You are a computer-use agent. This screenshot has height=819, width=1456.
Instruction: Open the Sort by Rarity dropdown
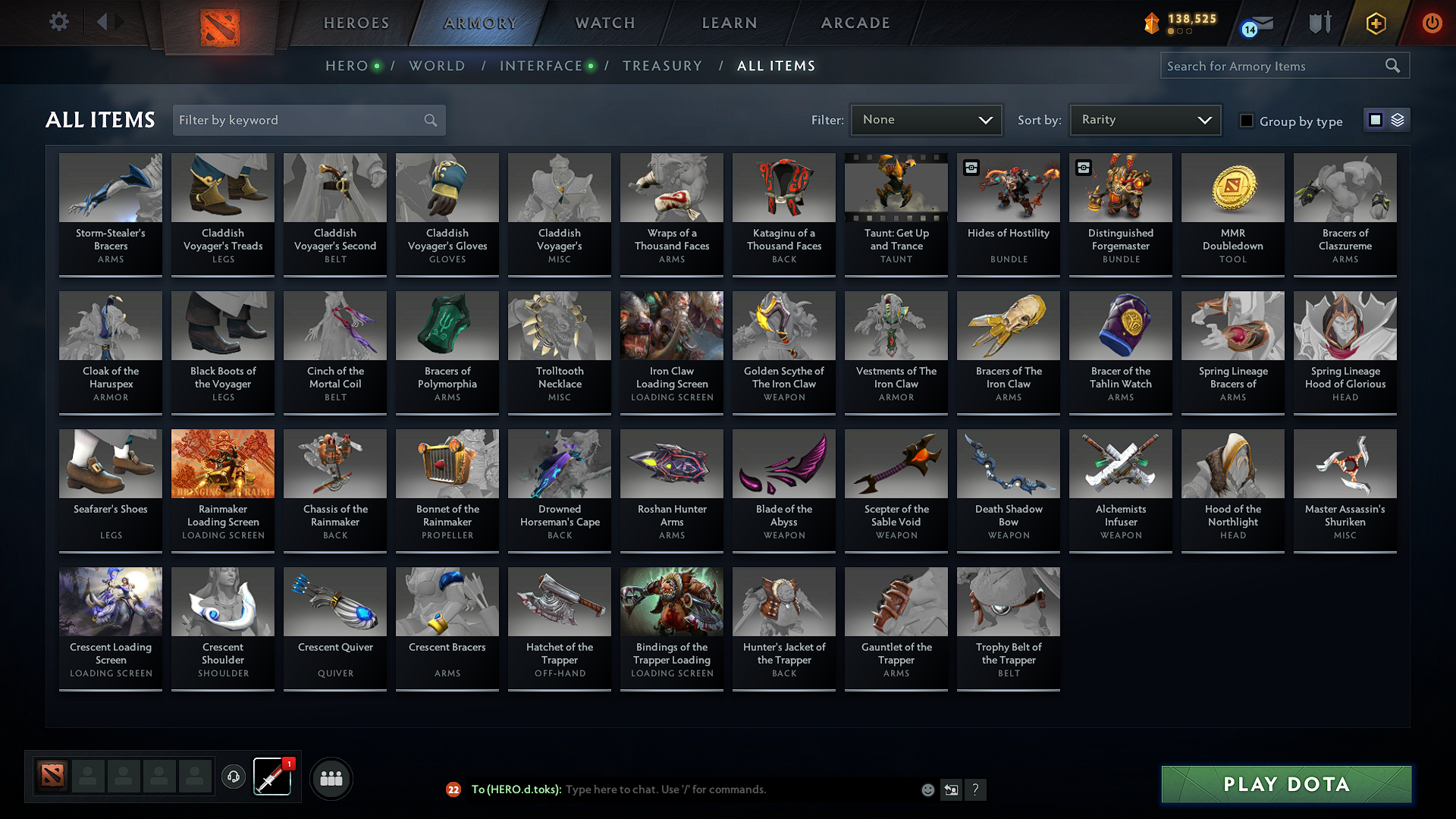pos(1144,119)
